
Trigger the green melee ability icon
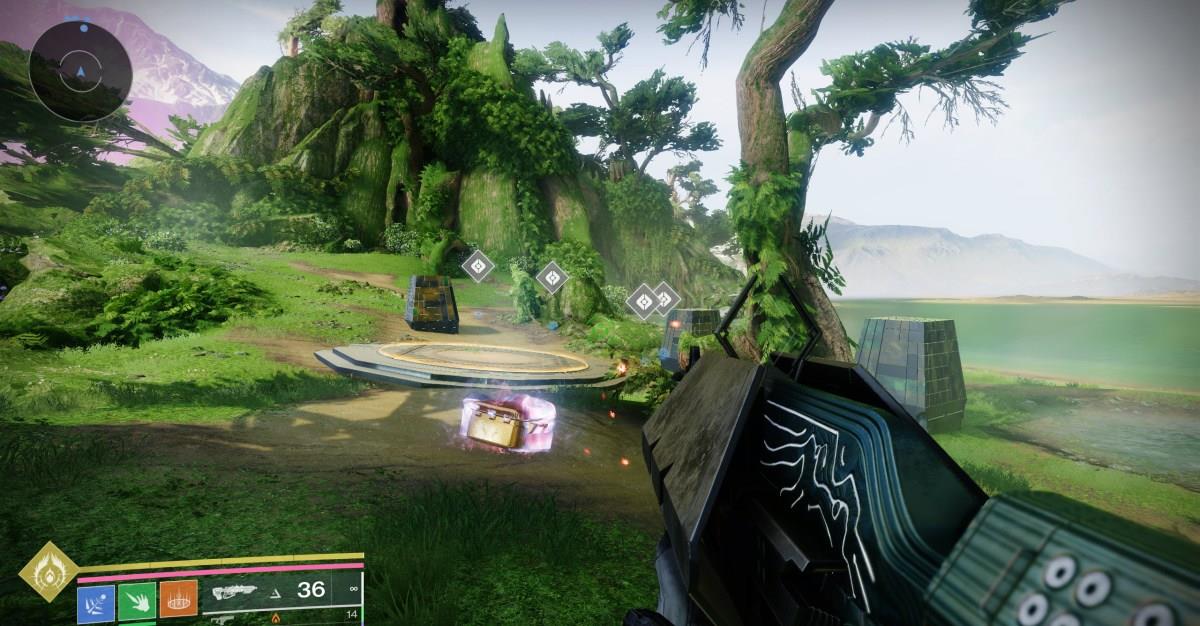click(x=137, y=603)
